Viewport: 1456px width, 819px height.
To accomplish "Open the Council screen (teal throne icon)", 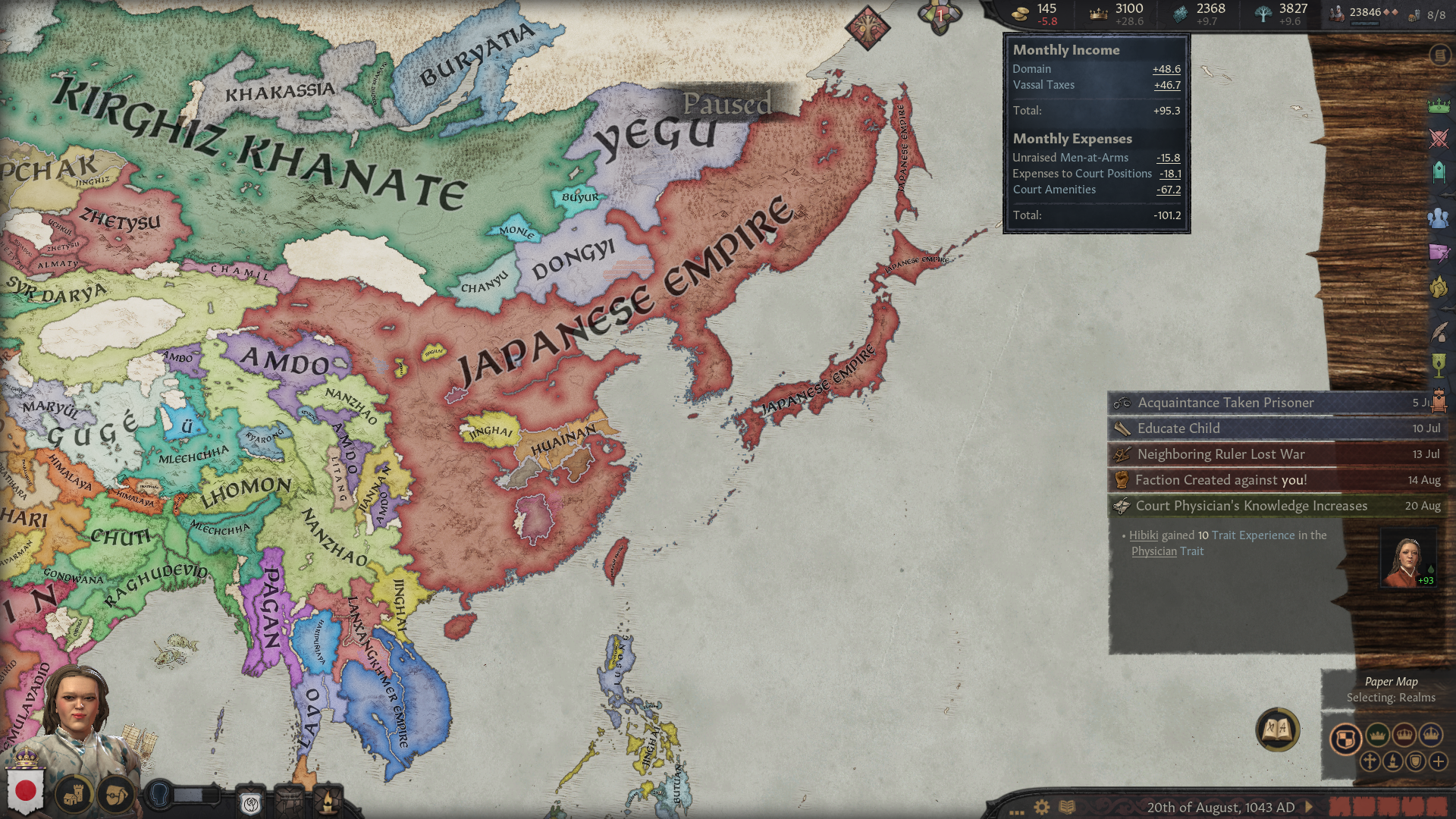I will click(1439, 172).
